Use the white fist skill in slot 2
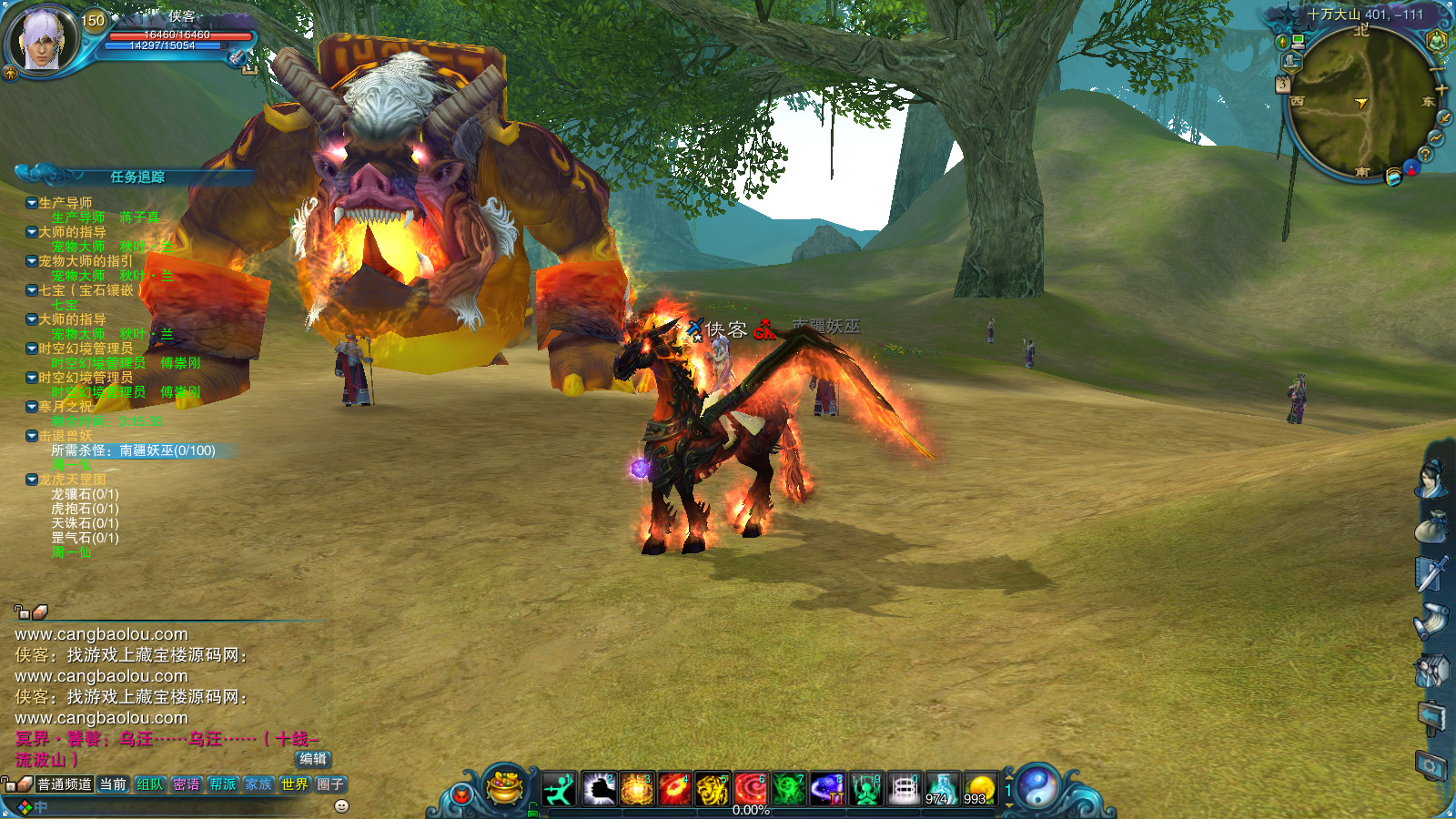 [598, 789]
